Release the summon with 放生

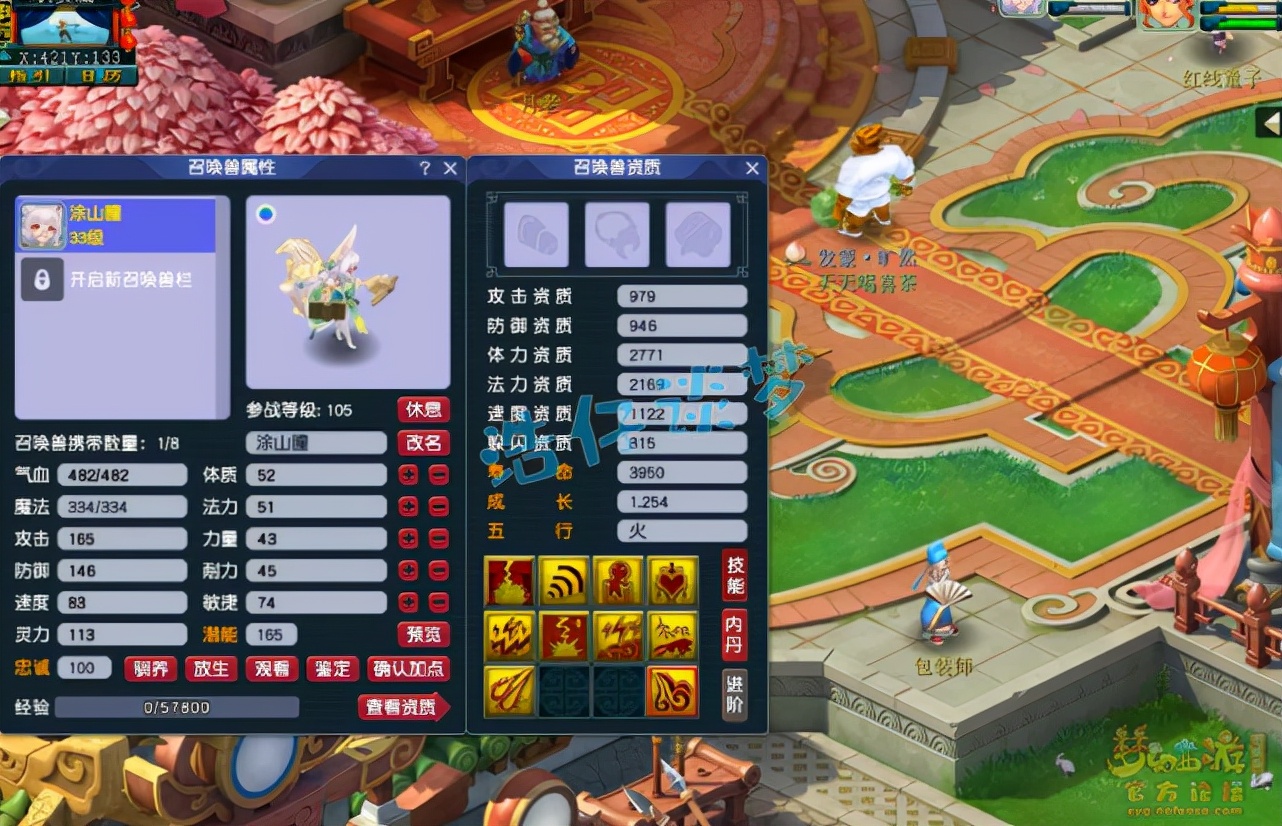[211, 669]
